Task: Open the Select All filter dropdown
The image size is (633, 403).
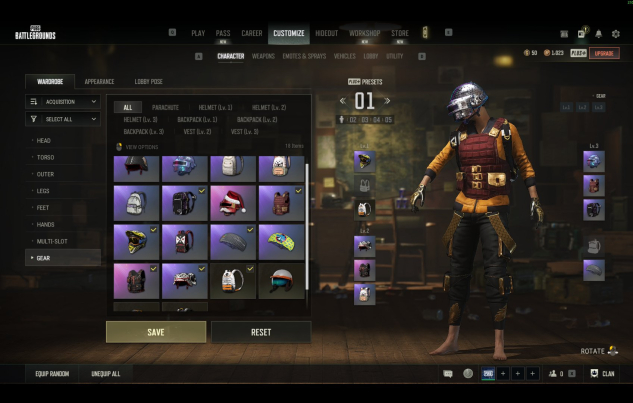Action: pos(64,119)
